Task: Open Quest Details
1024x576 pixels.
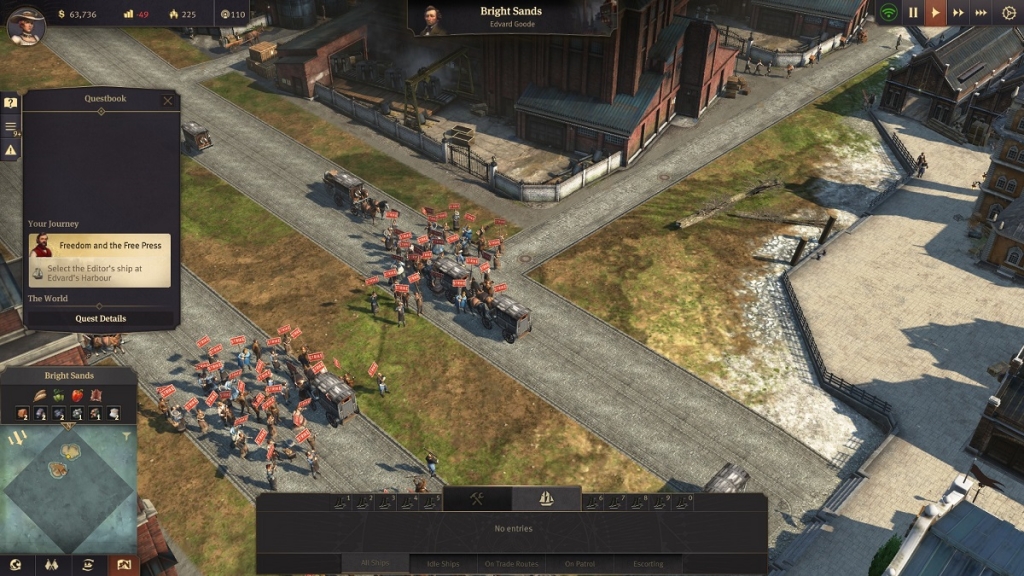Action: pos(100,319)
